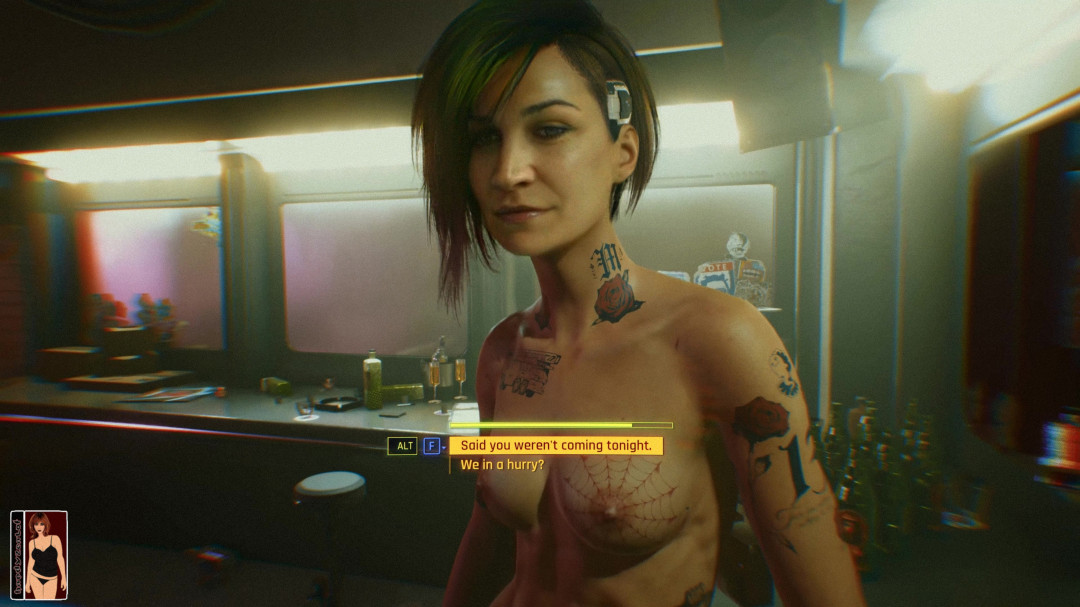Select the "We in a hurry?" dialogue option
The width and height of the screenshot is (1080, 607).
click(x=502, y=465)
